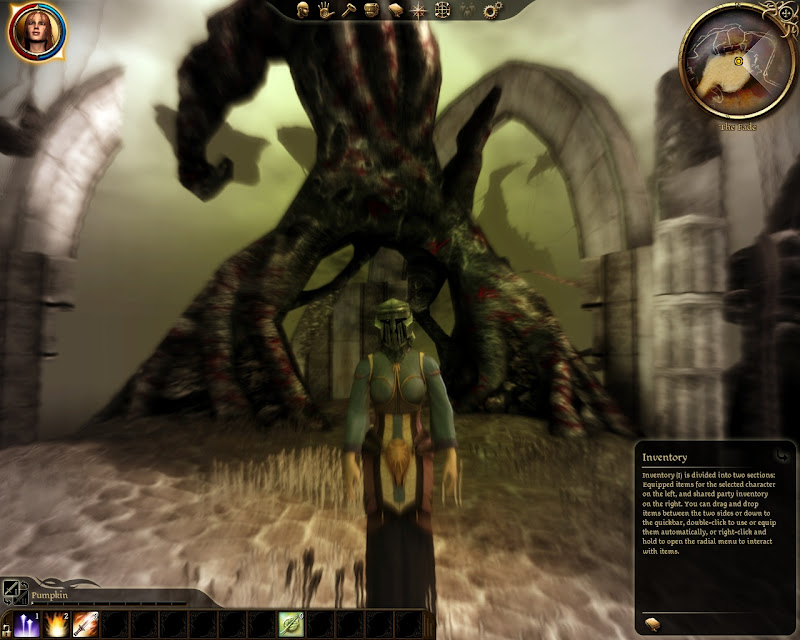Open the skills hand icon
This screenshot has height=640, width=800.
pos(326,11)
